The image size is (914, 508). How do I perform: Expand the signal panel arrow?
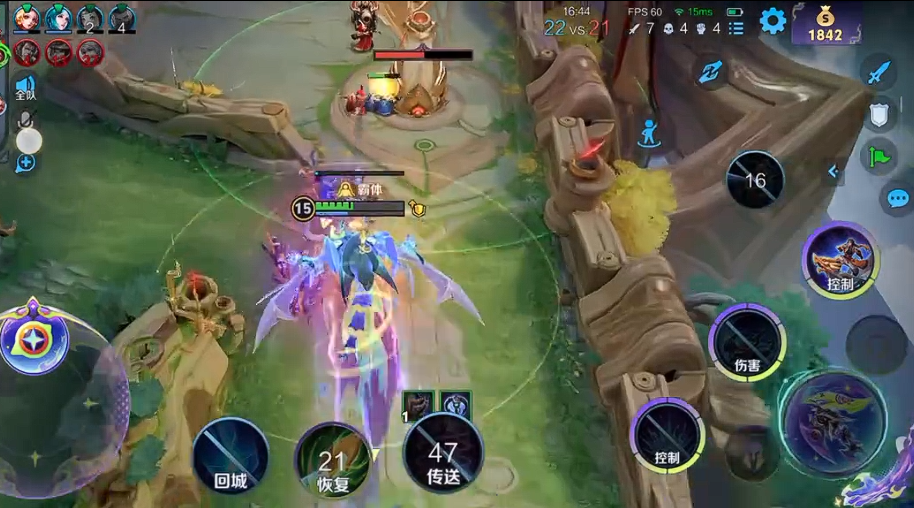[832, 172]
